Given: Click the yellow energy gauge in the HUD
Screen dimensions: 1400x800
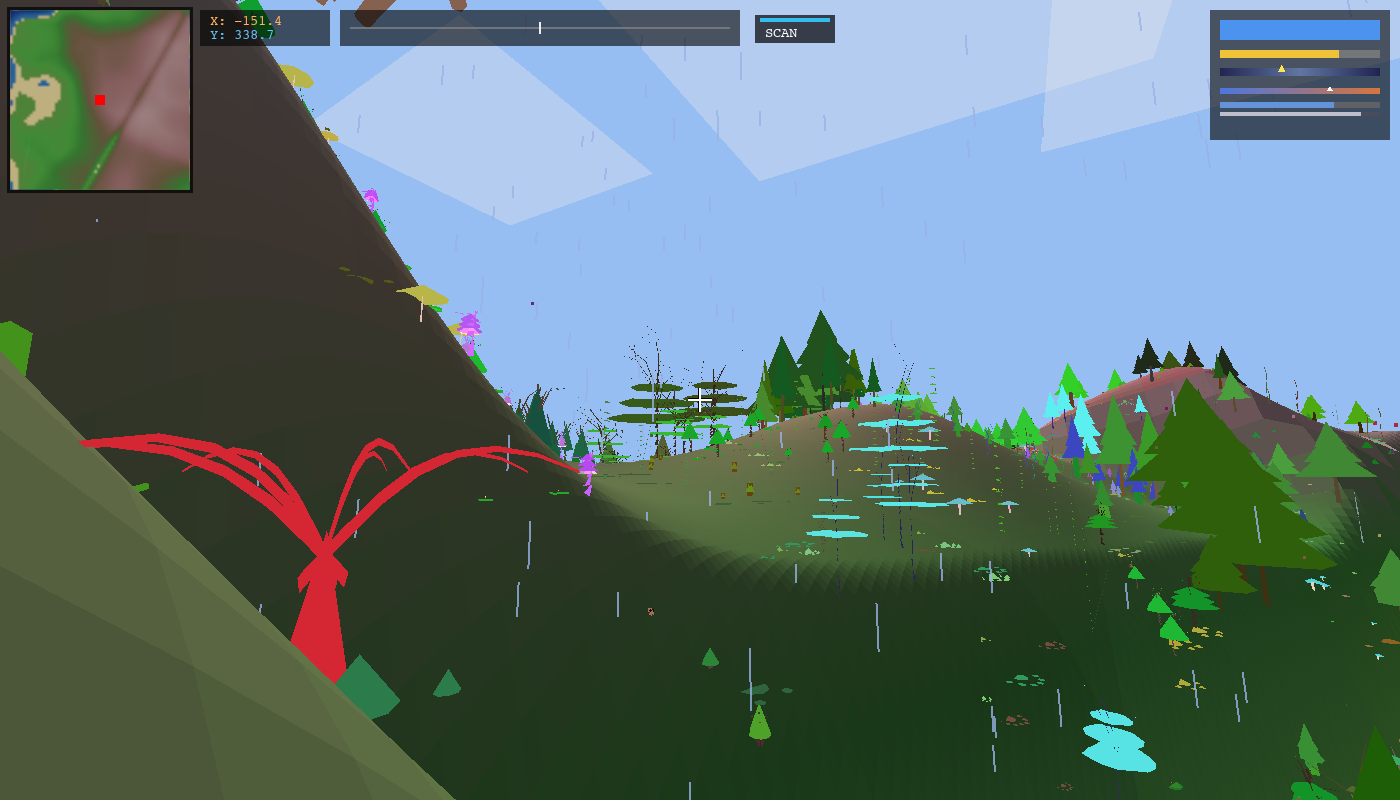Looking at the screenshot, I should (x=1280, y=52).
